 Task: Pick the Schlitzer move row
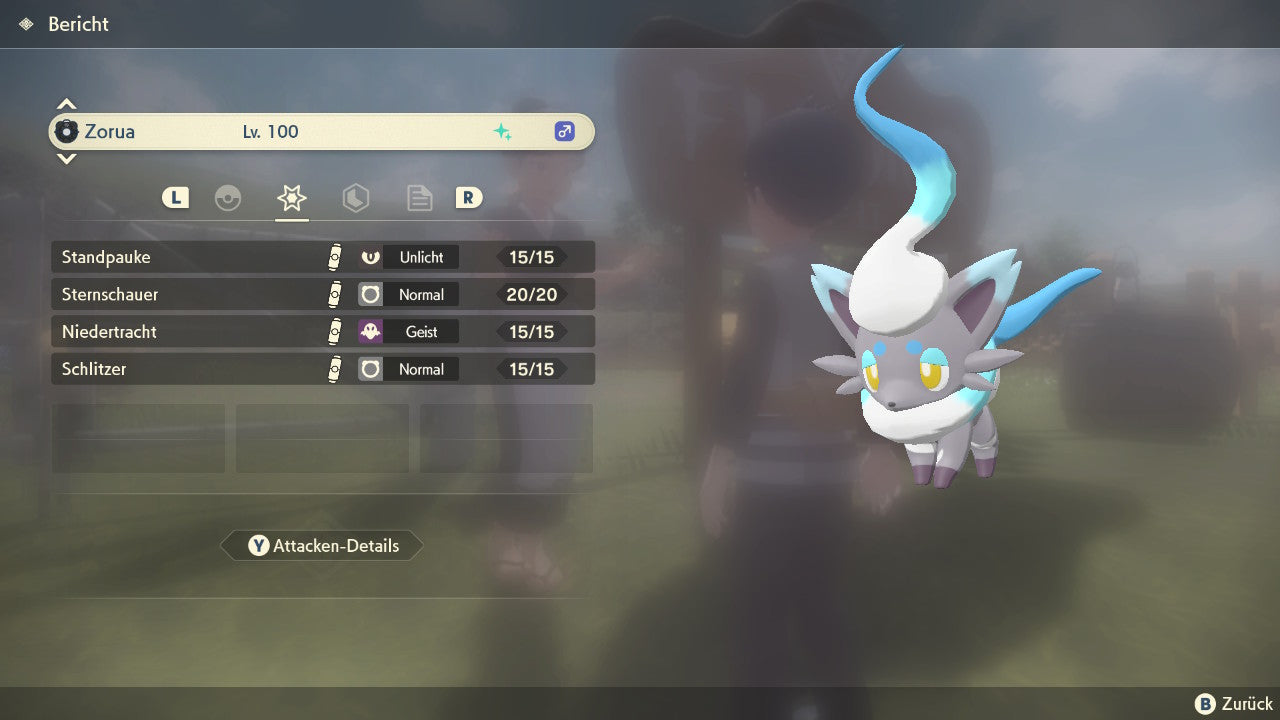click(x=322, y=369)
